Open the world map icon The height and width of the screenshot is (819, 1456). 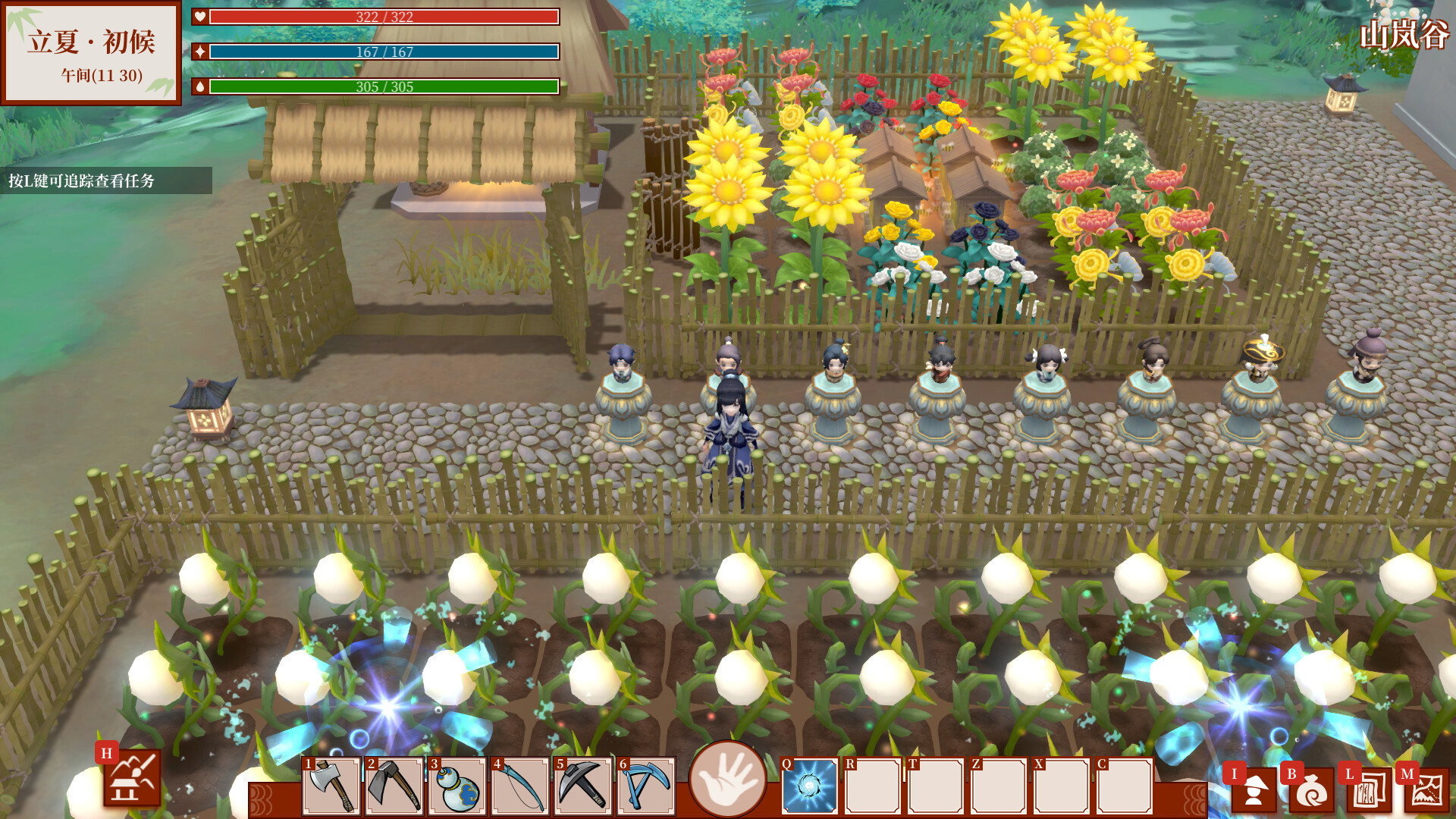[x=1426, y=790]
